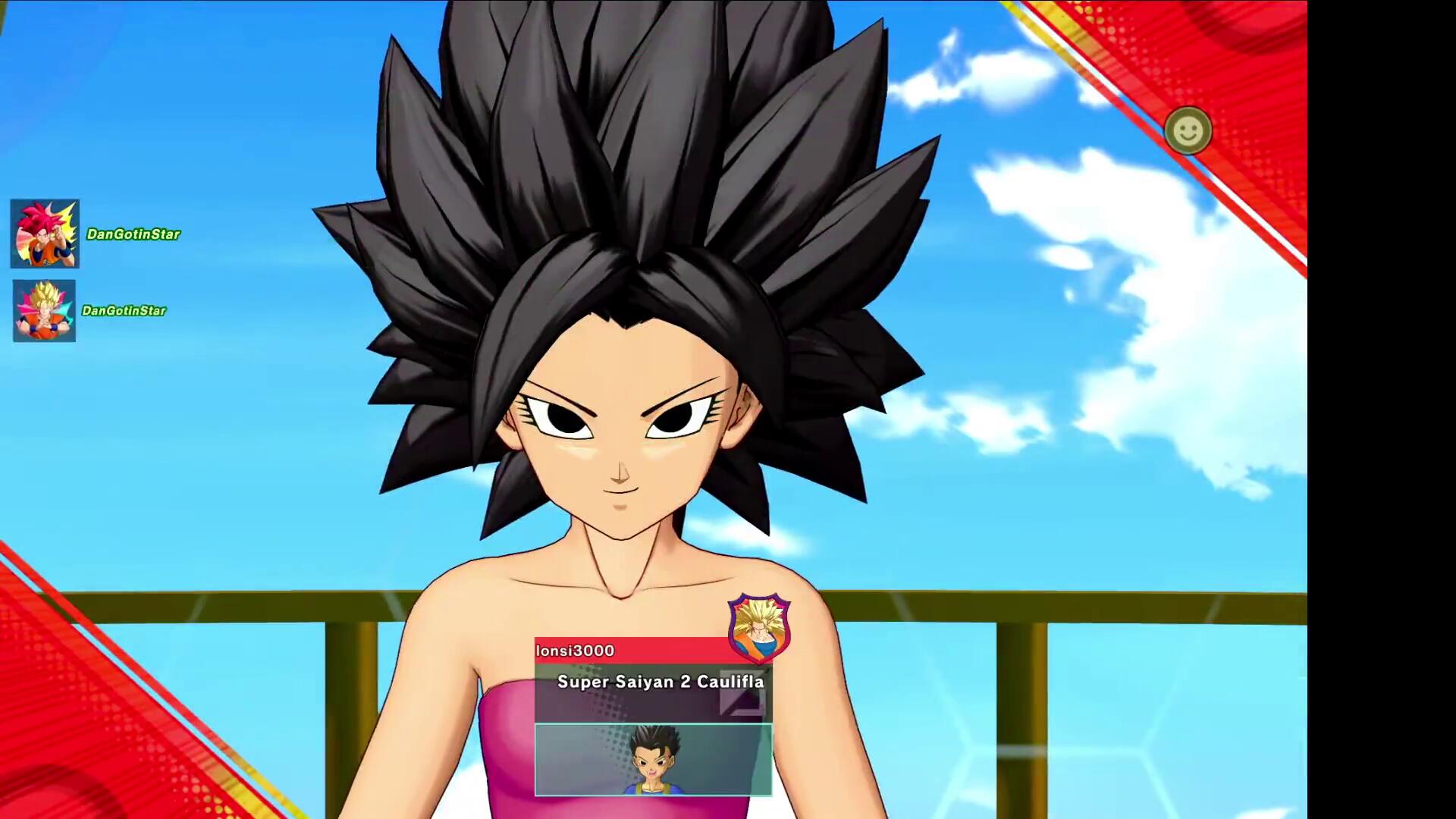Select the Super Saiyan Goku player portrait
Viewport: 1456px width, 819px height.
(44, 311)
